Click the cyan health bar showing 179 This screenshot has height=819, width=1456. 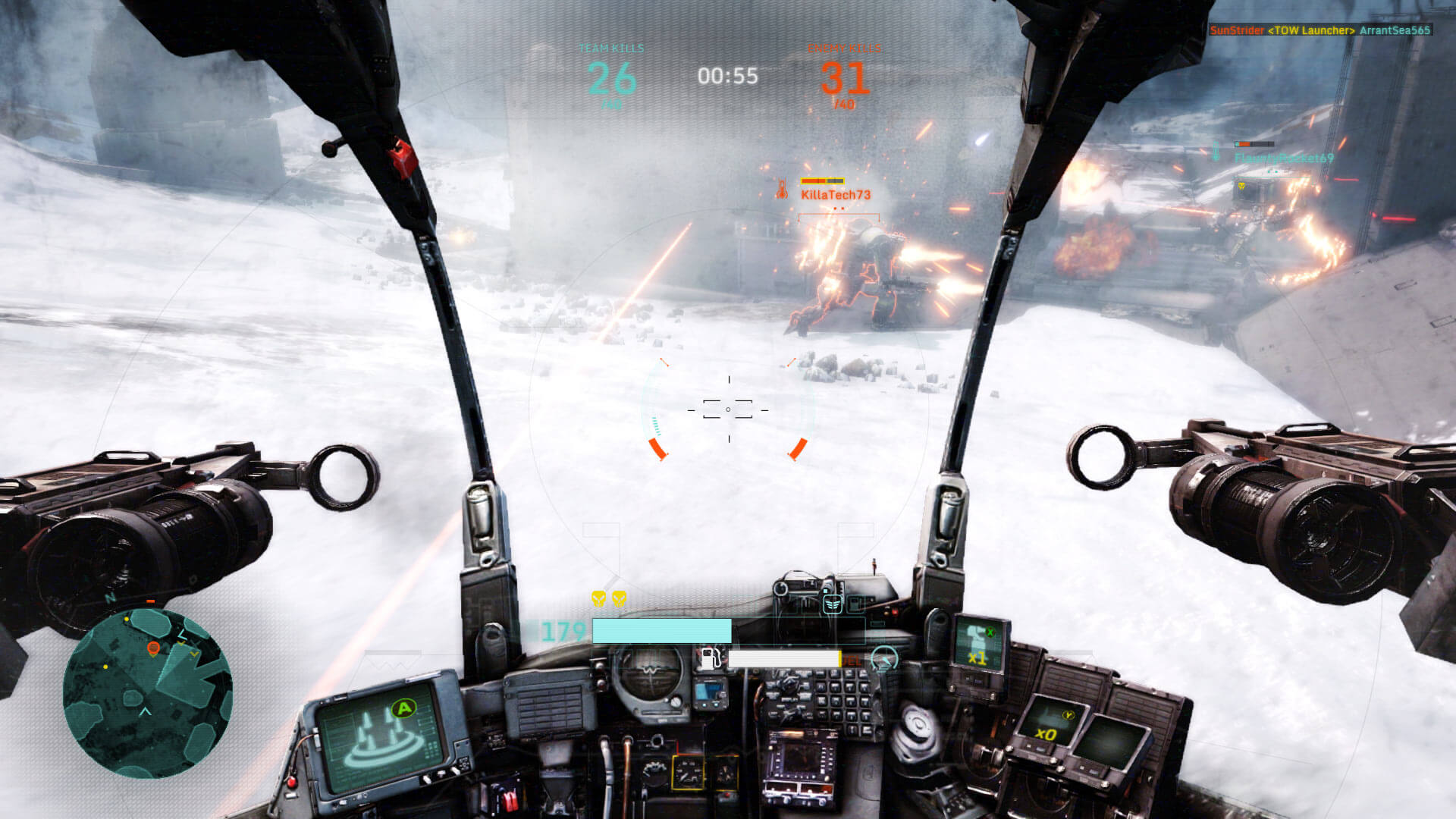661,631
